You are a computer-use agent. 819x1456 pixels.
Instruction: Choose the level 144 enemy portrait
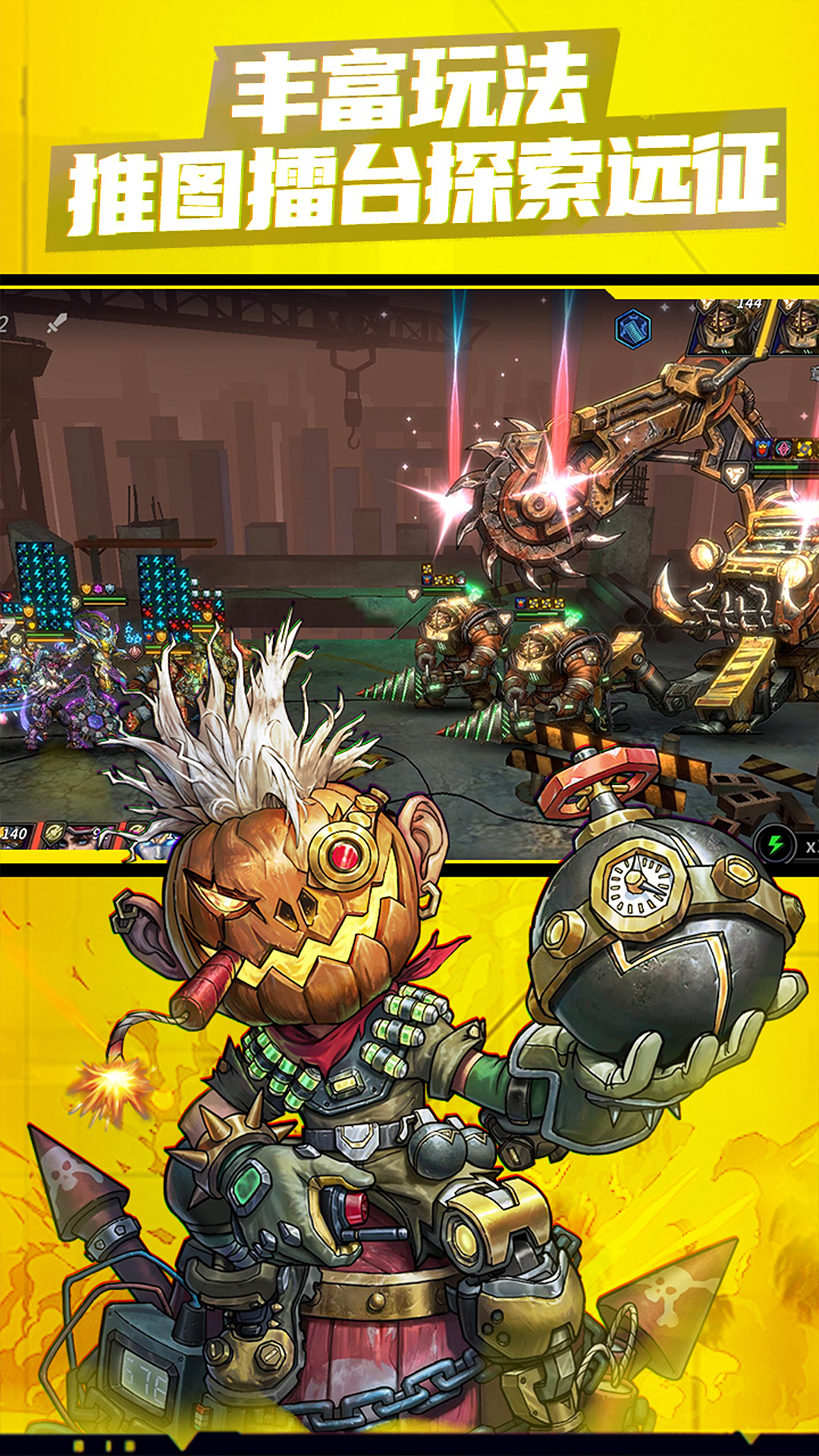pos(726,326)
